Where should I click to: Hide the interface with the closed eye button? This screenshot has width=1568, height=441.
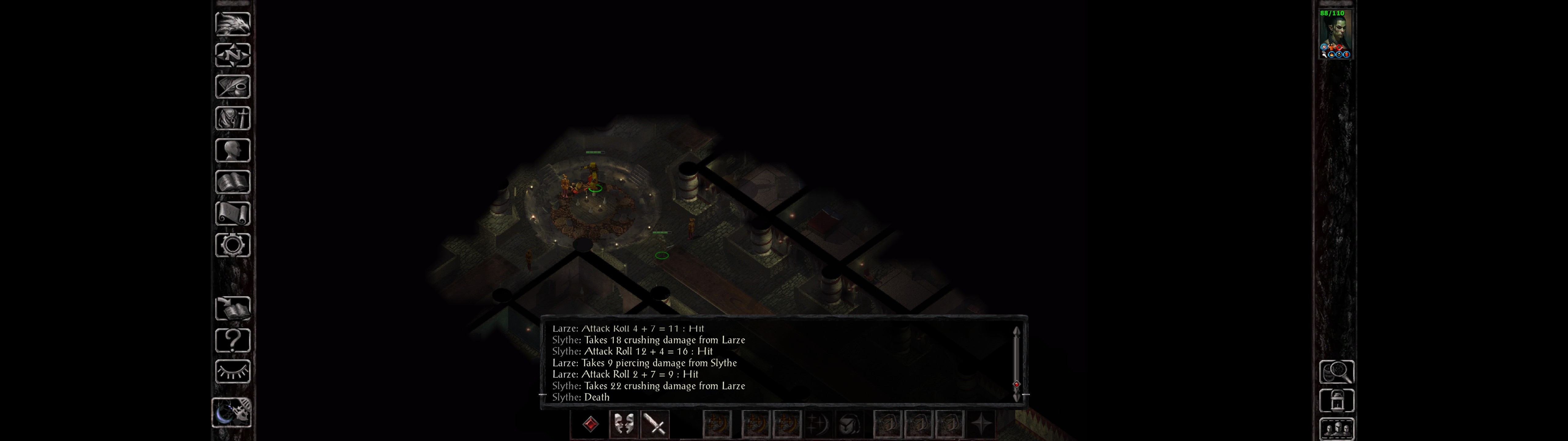click(232, 371)
